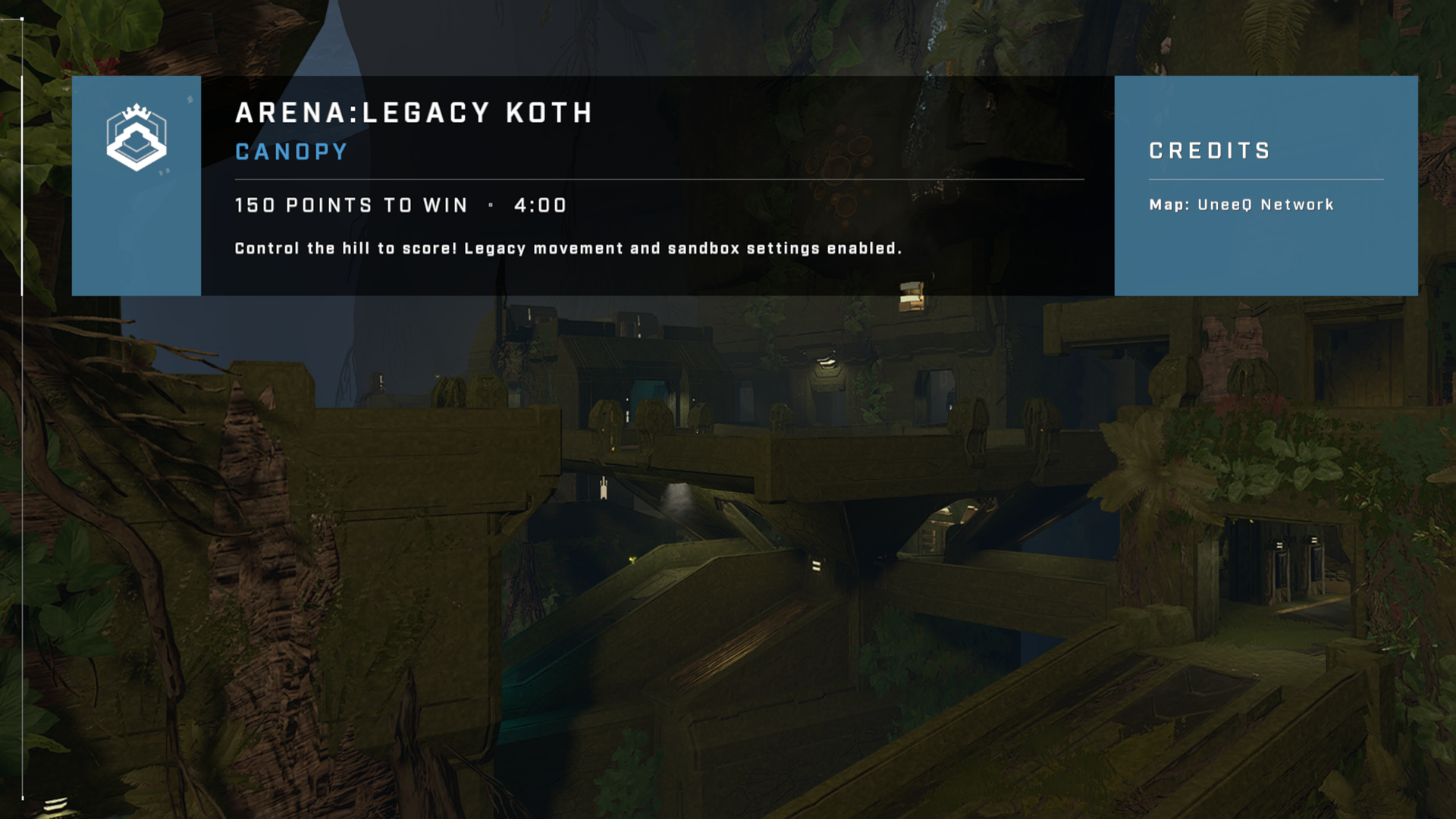Click the CANOPY map name label

[290, 151]
